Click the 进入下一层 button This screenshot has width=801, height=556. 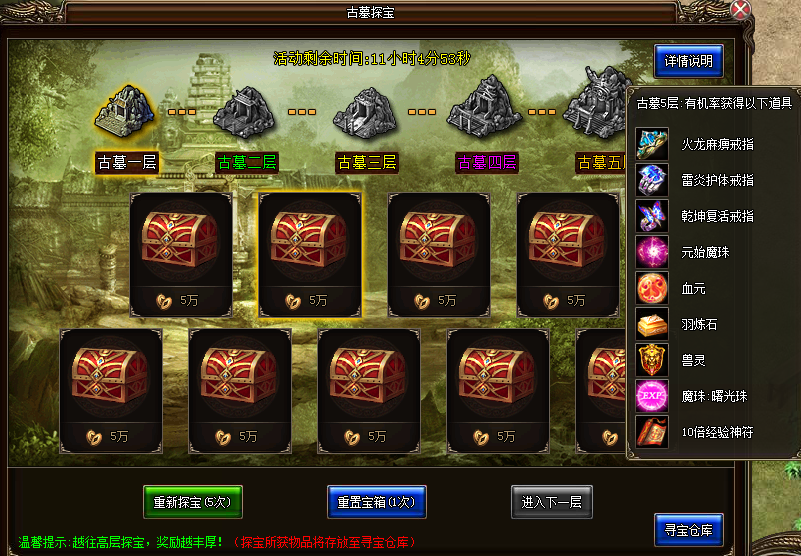(552, 501)
